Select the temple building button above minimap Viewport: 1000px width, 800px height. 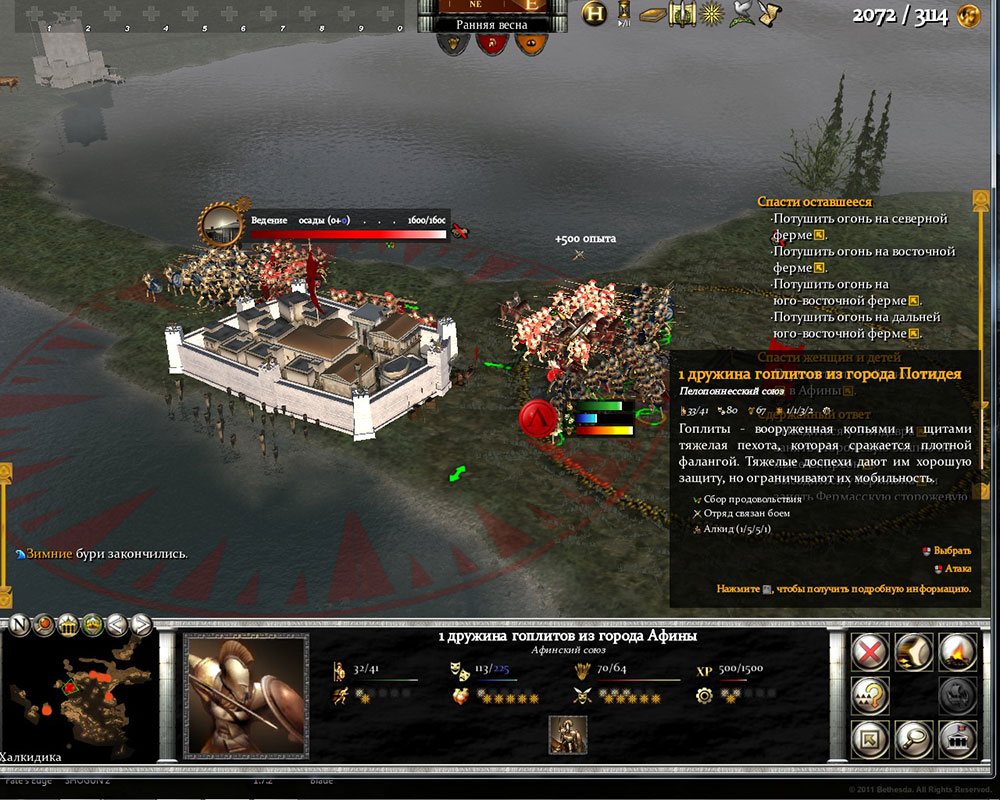(68, 625)
